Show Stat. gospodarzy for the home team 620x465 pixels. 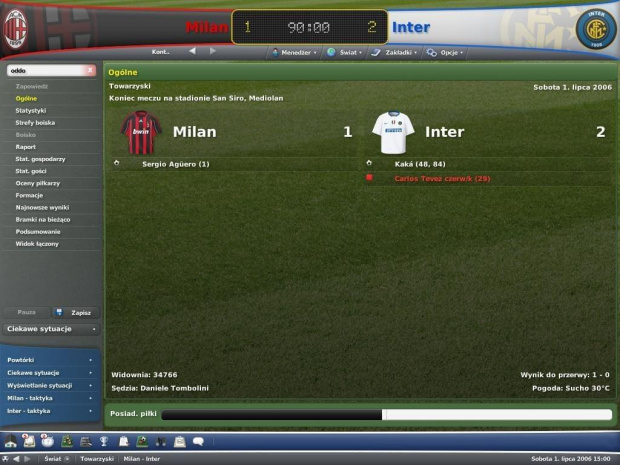[x=40, y=158]
